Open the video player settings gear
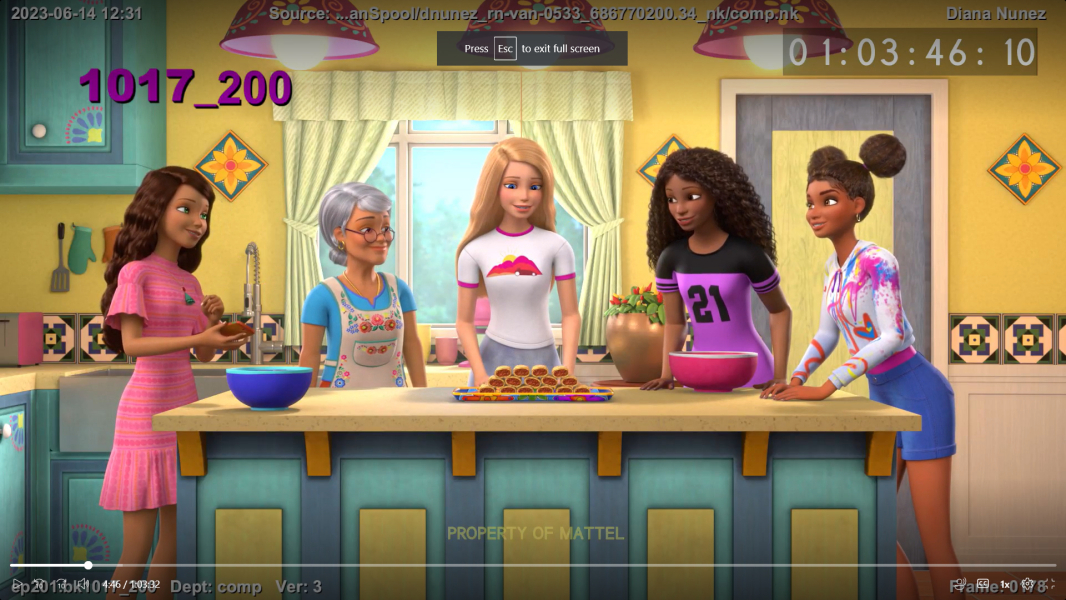The image size is (1066, 600). (1027, 584)
